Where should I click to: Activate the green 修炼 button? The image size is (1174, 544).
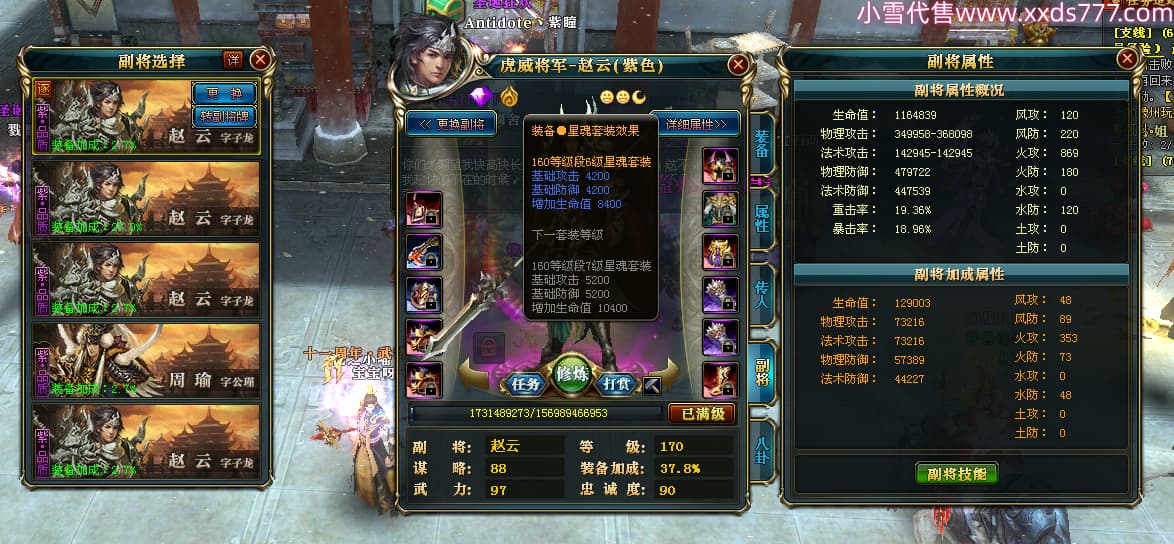(x=572, y=371)
